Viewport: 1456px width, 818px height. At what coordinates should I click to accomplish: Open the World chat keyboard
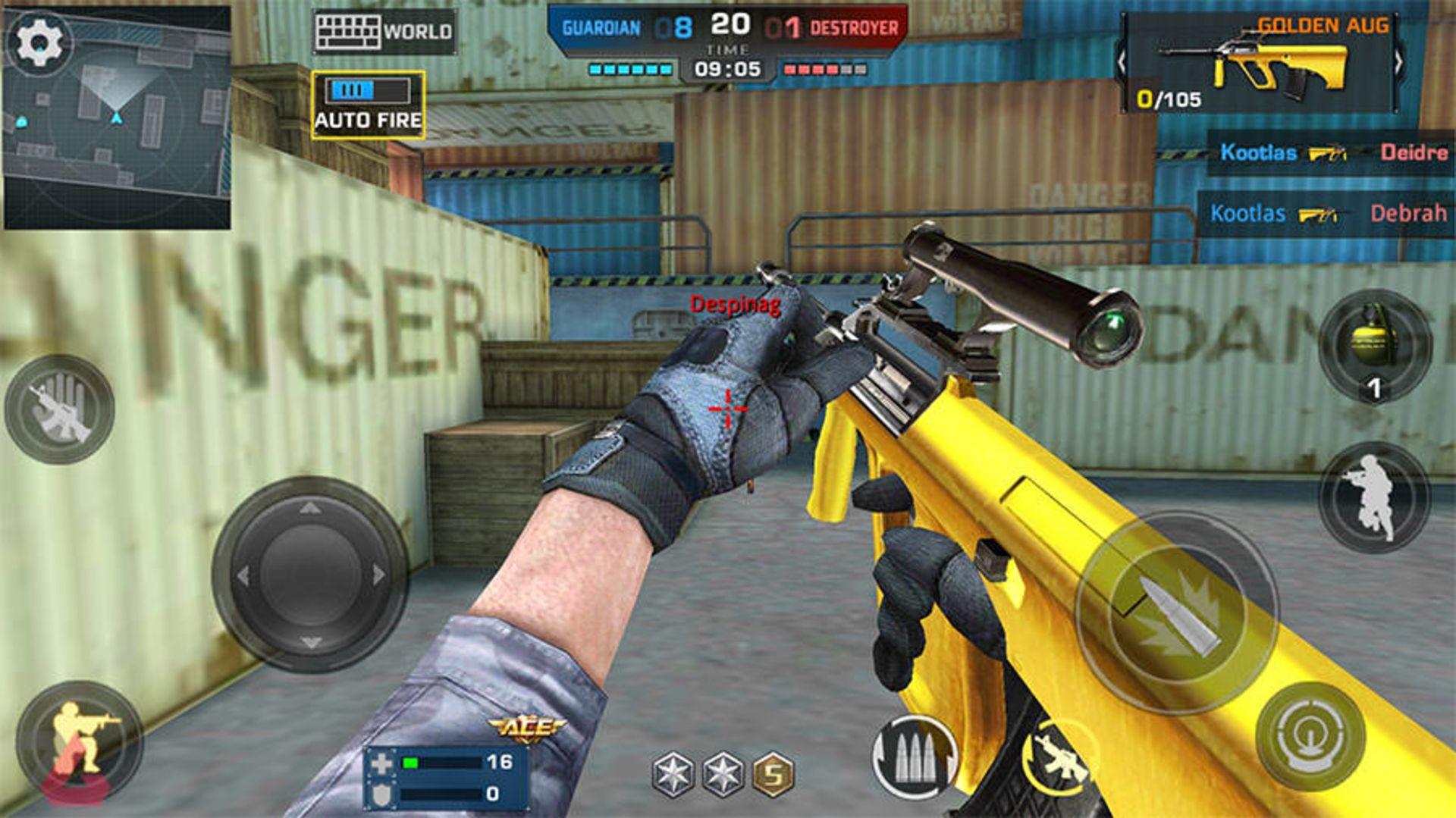384,32
